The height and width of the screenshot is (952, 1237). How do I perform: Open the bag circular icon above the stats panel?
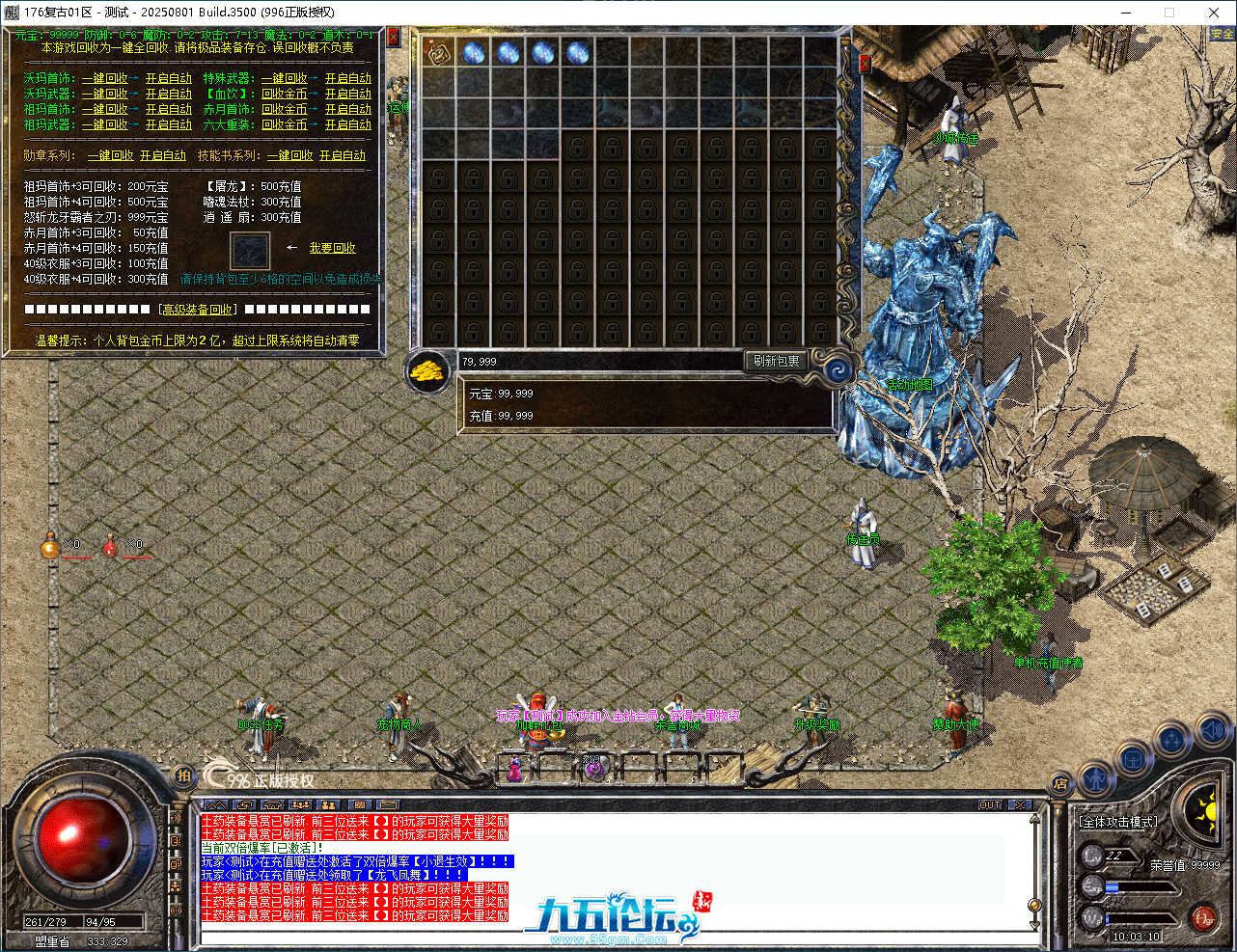tap(1134, 758)
